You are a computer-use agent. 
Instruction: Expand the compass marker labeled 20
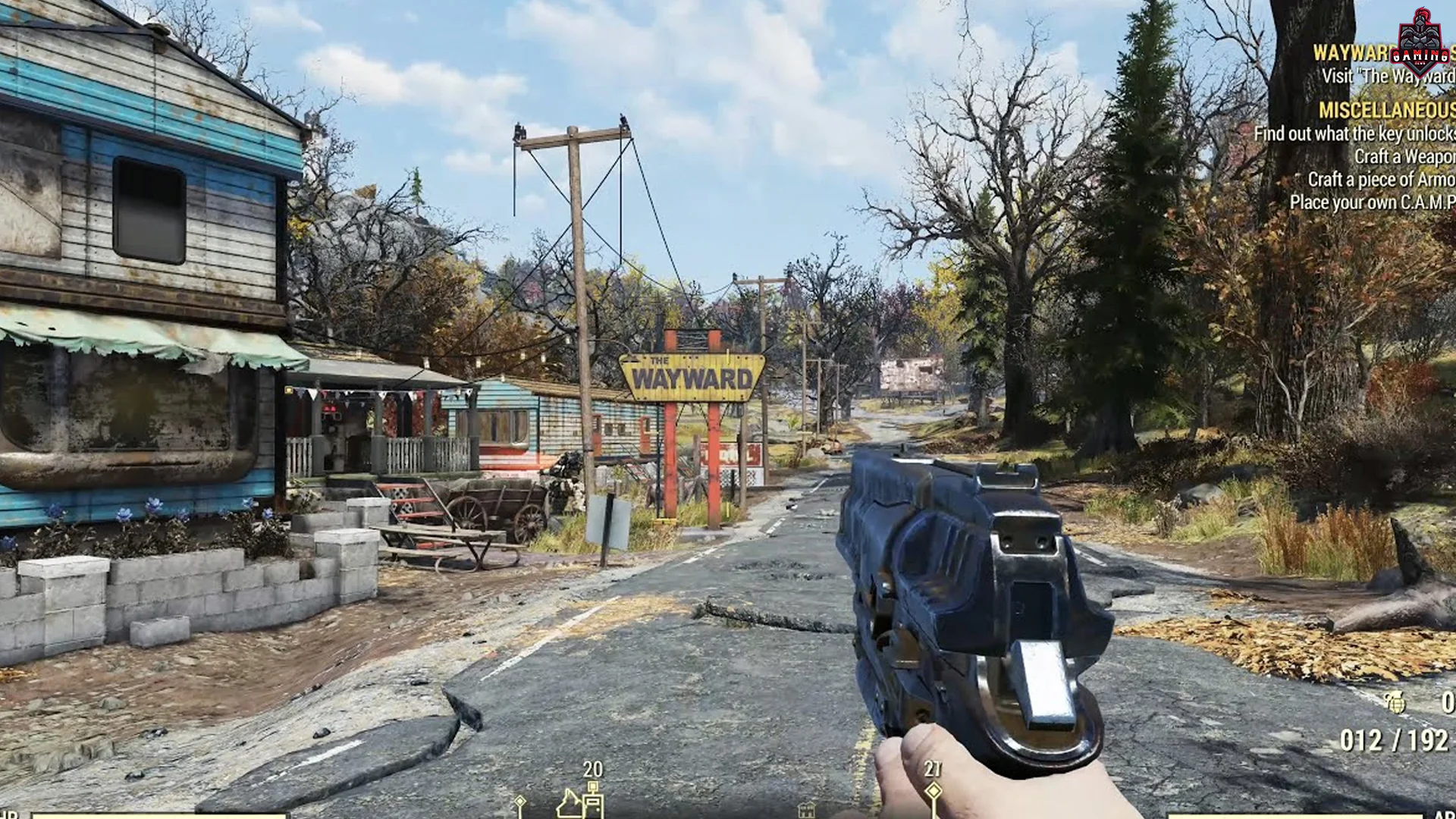591,770
